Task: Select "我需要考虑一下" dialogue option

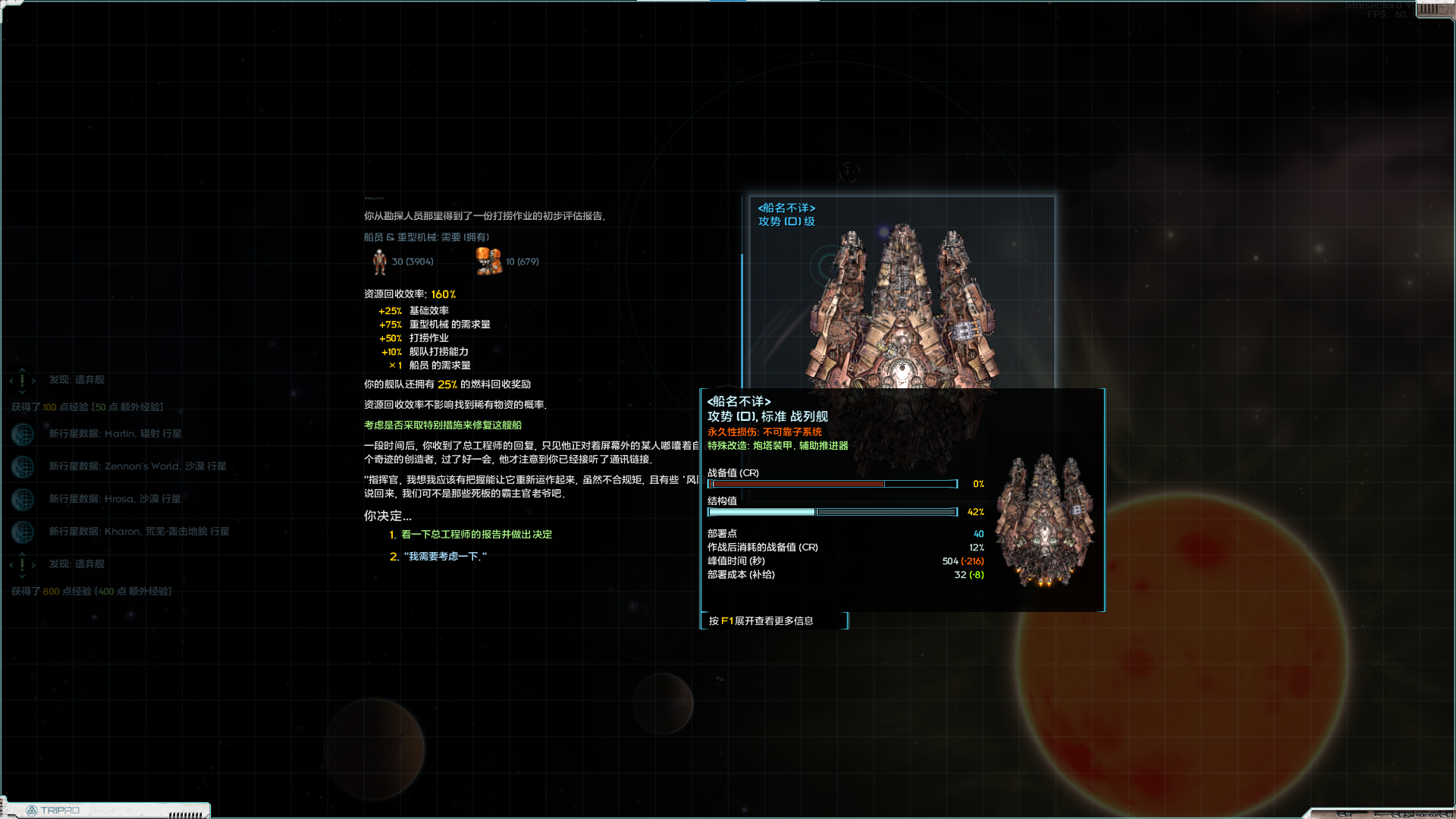Action: (x=446, y=557)
